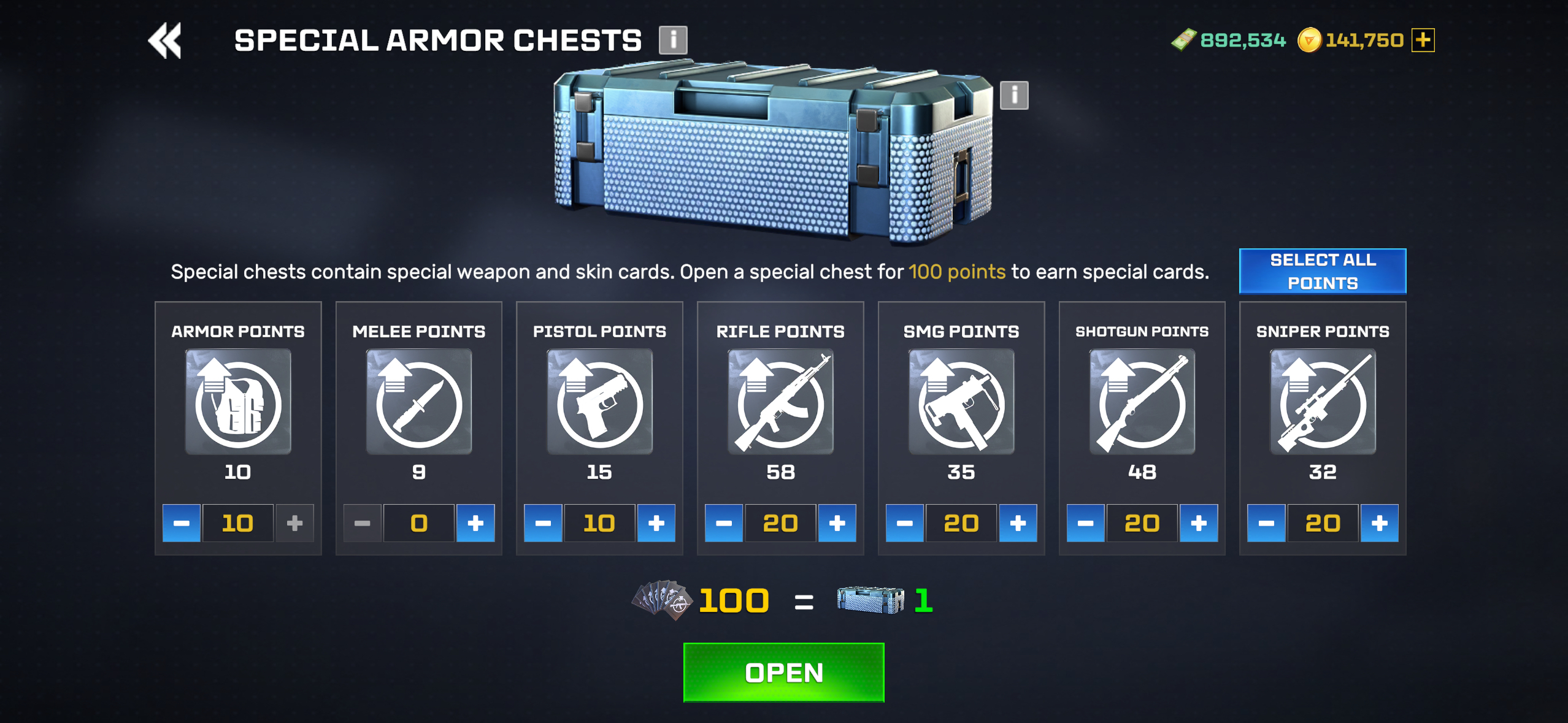Select the armor vest points icon
Viewport: 1568px width, 723px height.
pyautogui.click(x=238, y=402)
